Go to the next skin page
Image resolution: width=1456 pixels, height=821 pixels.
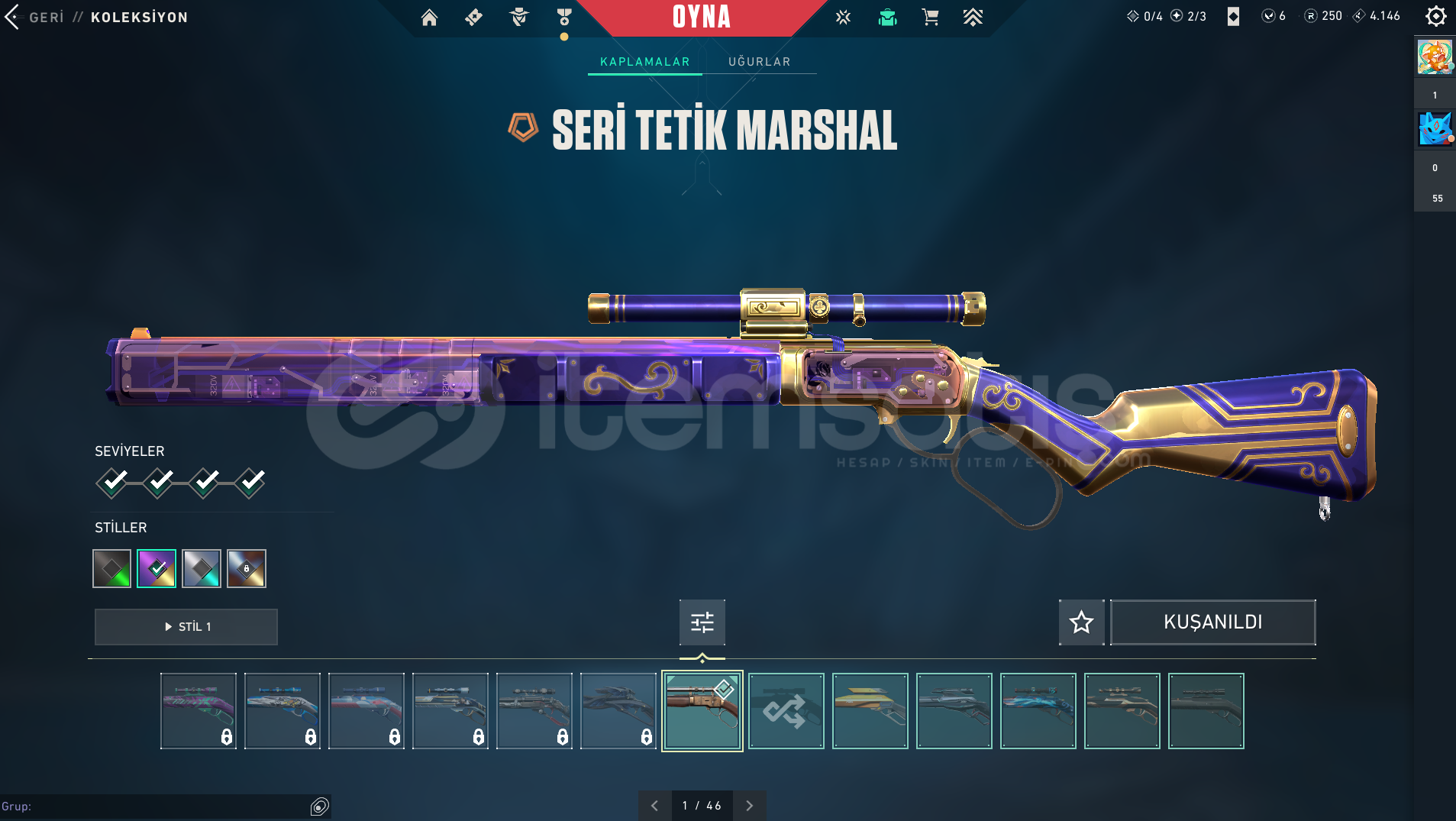(749, 806)
